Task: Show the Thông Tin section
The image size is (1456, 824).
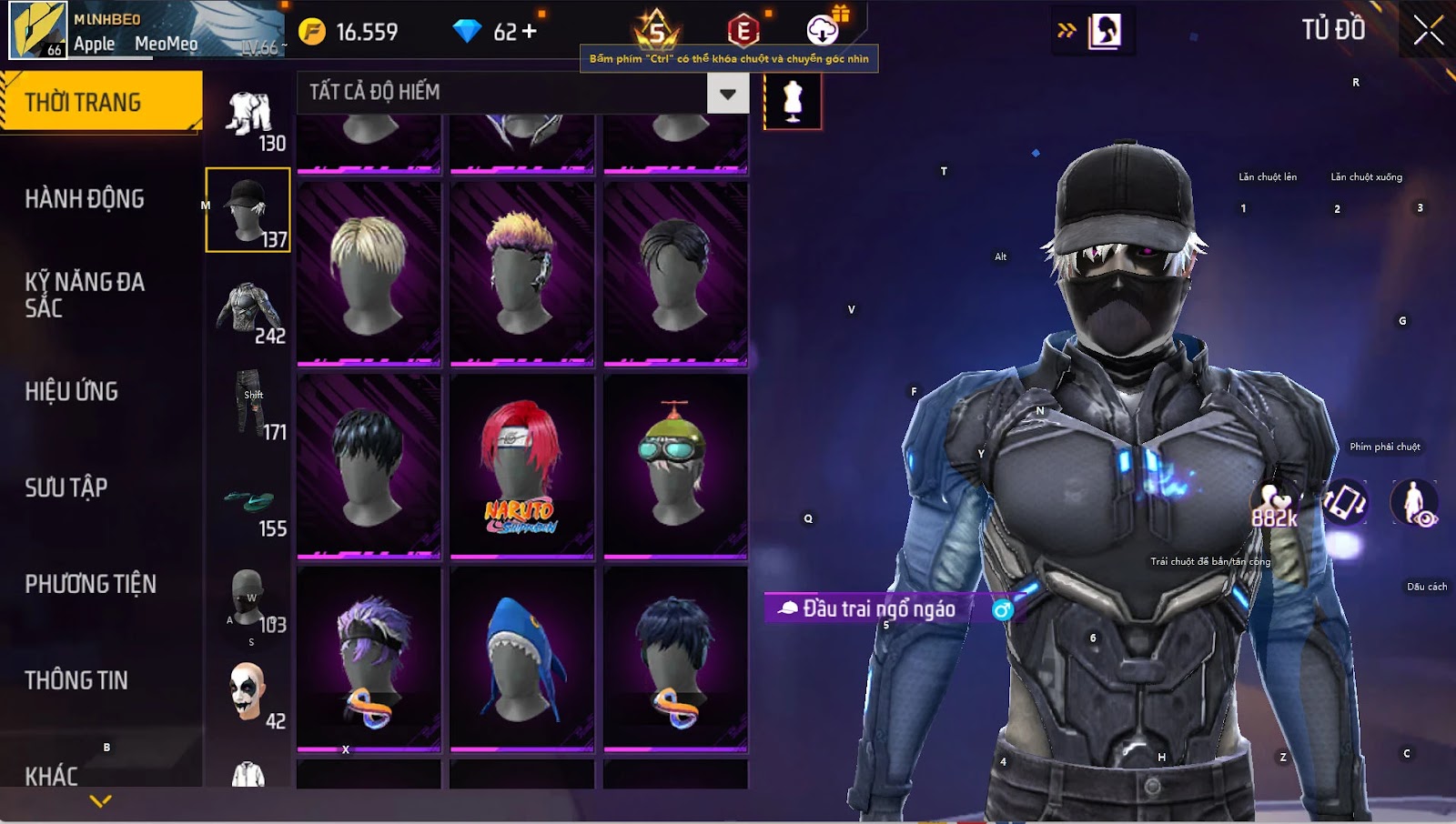Action: 76,680
